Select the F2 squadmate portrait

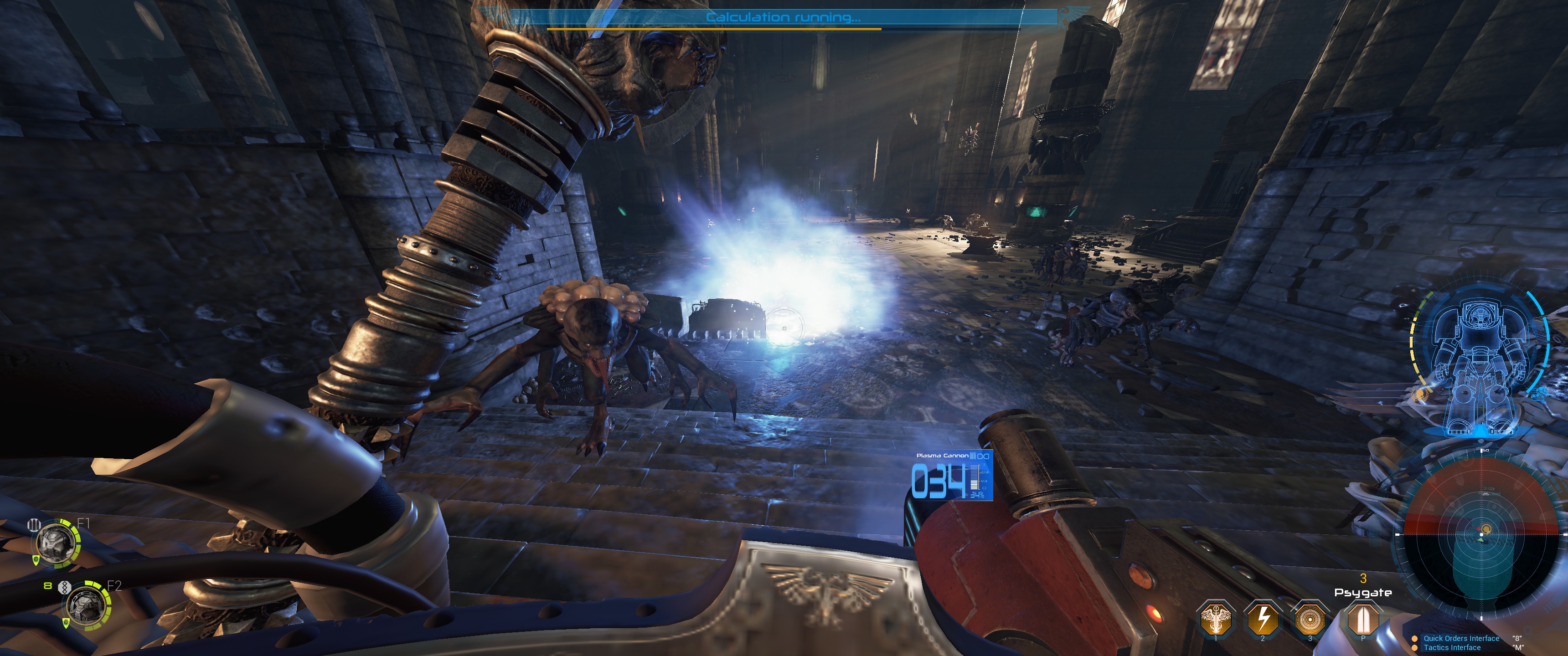pos(87,605)
